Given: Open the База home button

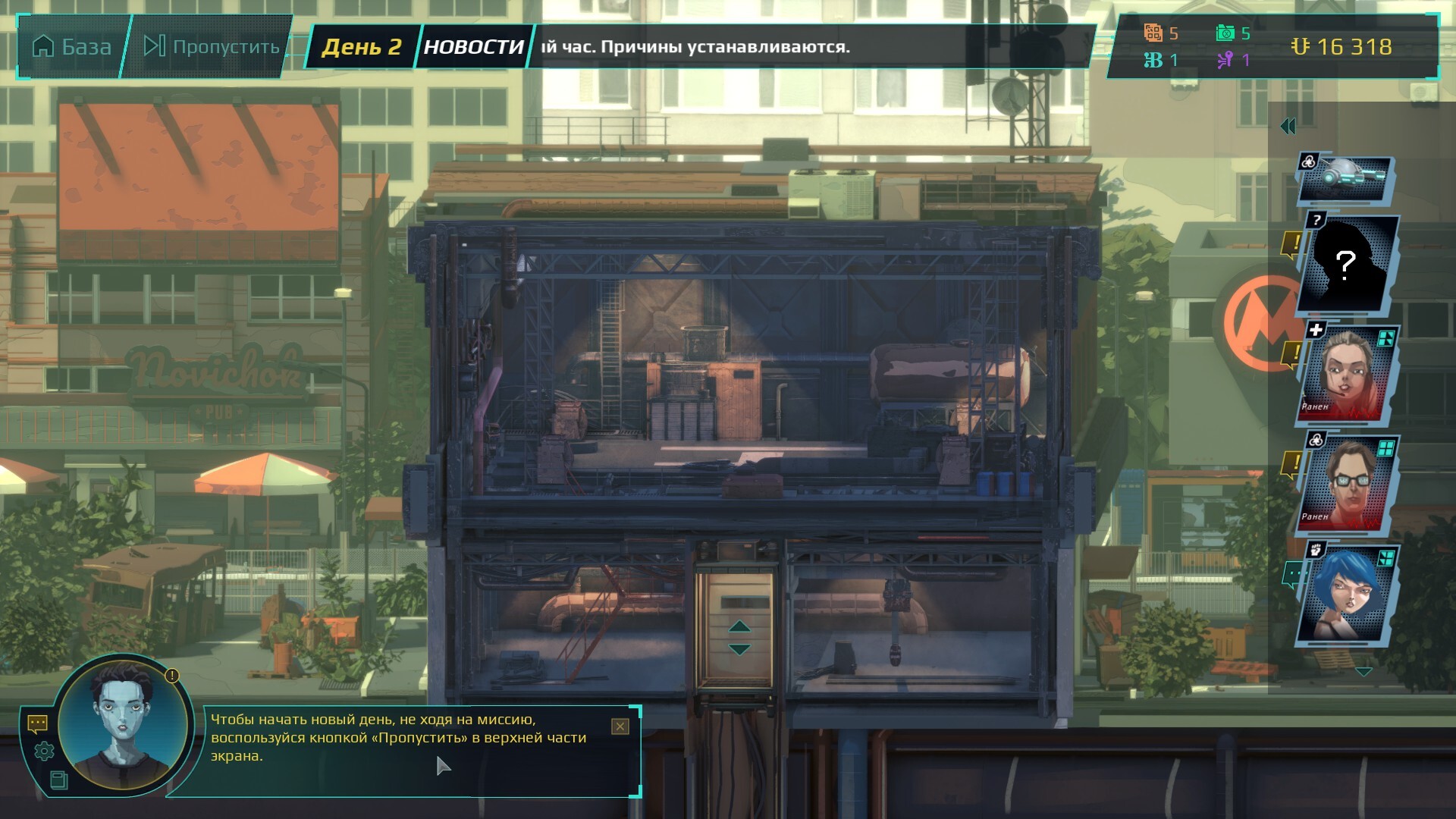Looking at the screenshot, I should point(72,47).
